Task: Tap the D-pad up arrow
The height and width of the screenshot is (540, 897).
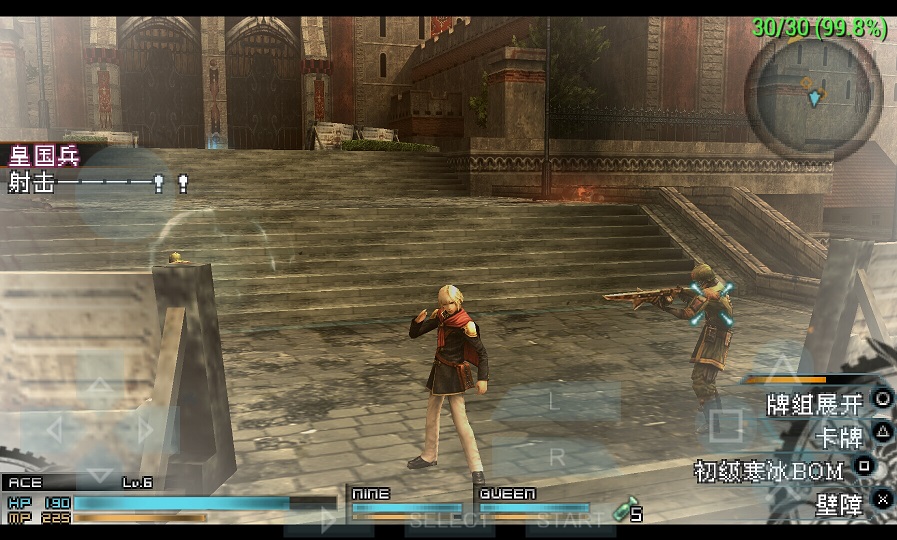Action: pos(100,386)
